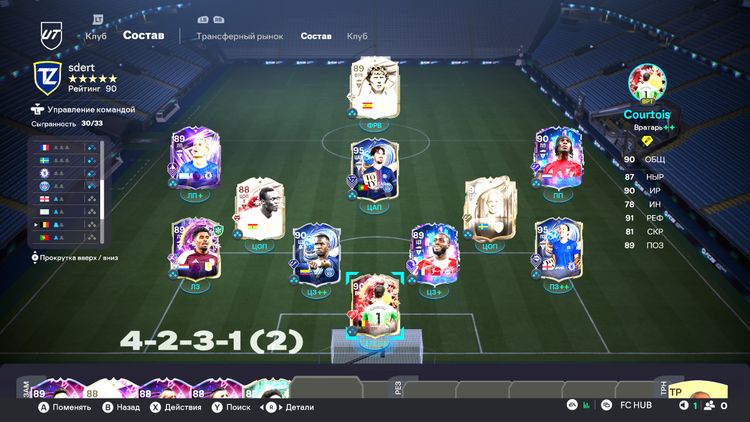The height and width of the screenshot is (422, 750).
Task: Choose the 95-rated ЦАП player card
Action: (373, 170)
